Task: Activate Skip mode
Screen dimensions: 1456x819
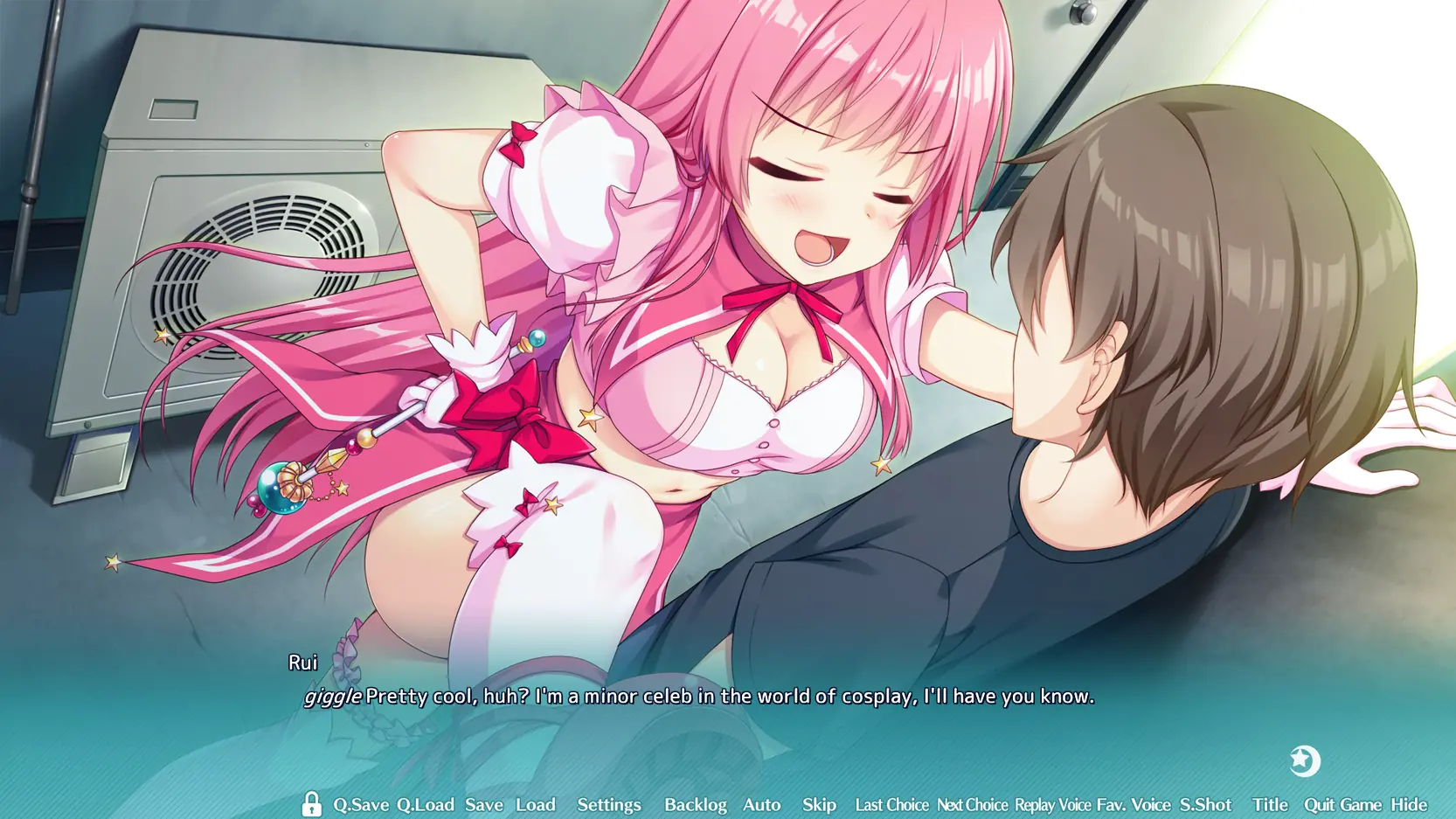Action: (x=819, y=805)
